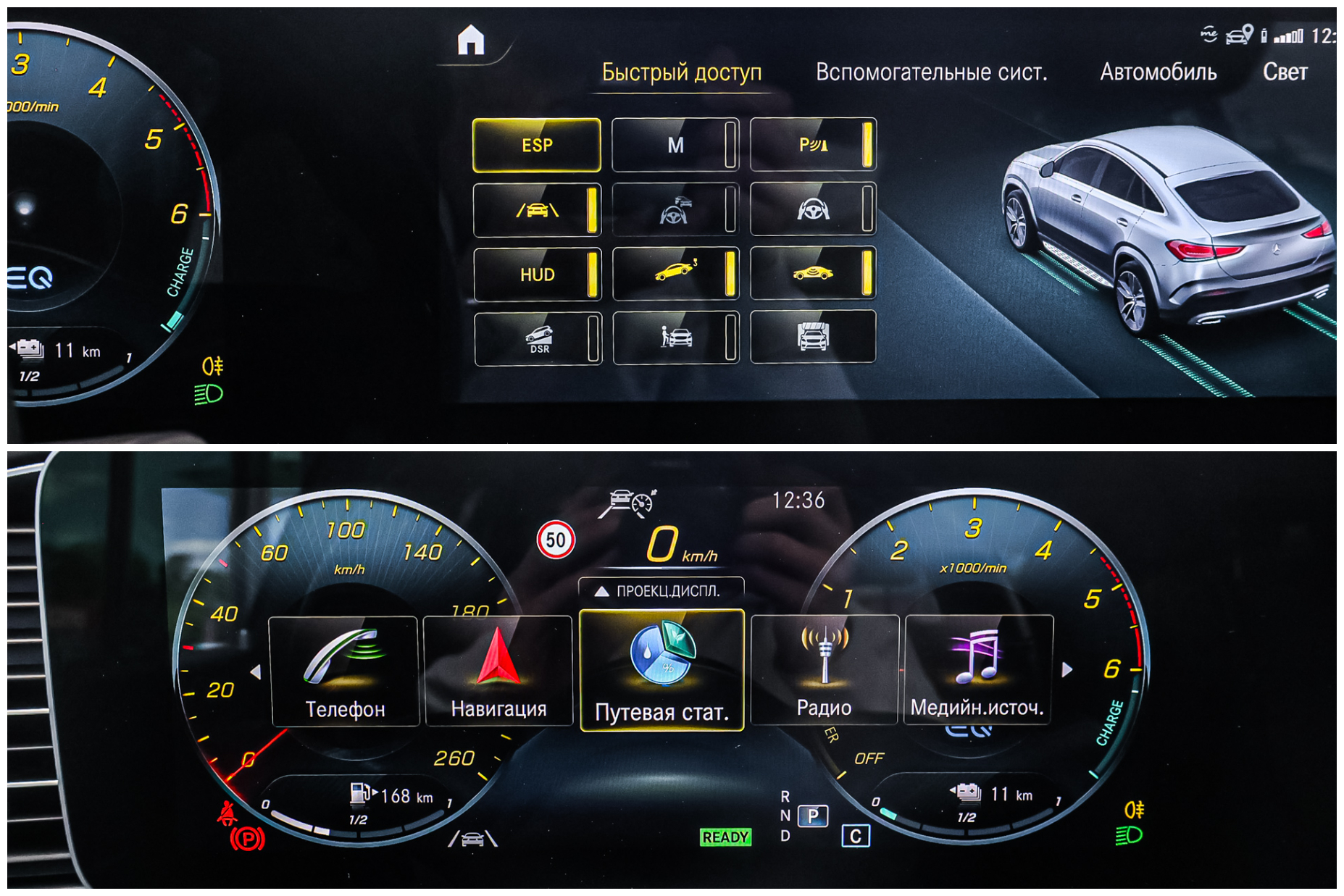The height and width of the screenshot is (896, 1344).
Task: Expand the ПРОЕКЦ.ДИСПЛ. option
Action: (661, 591)
